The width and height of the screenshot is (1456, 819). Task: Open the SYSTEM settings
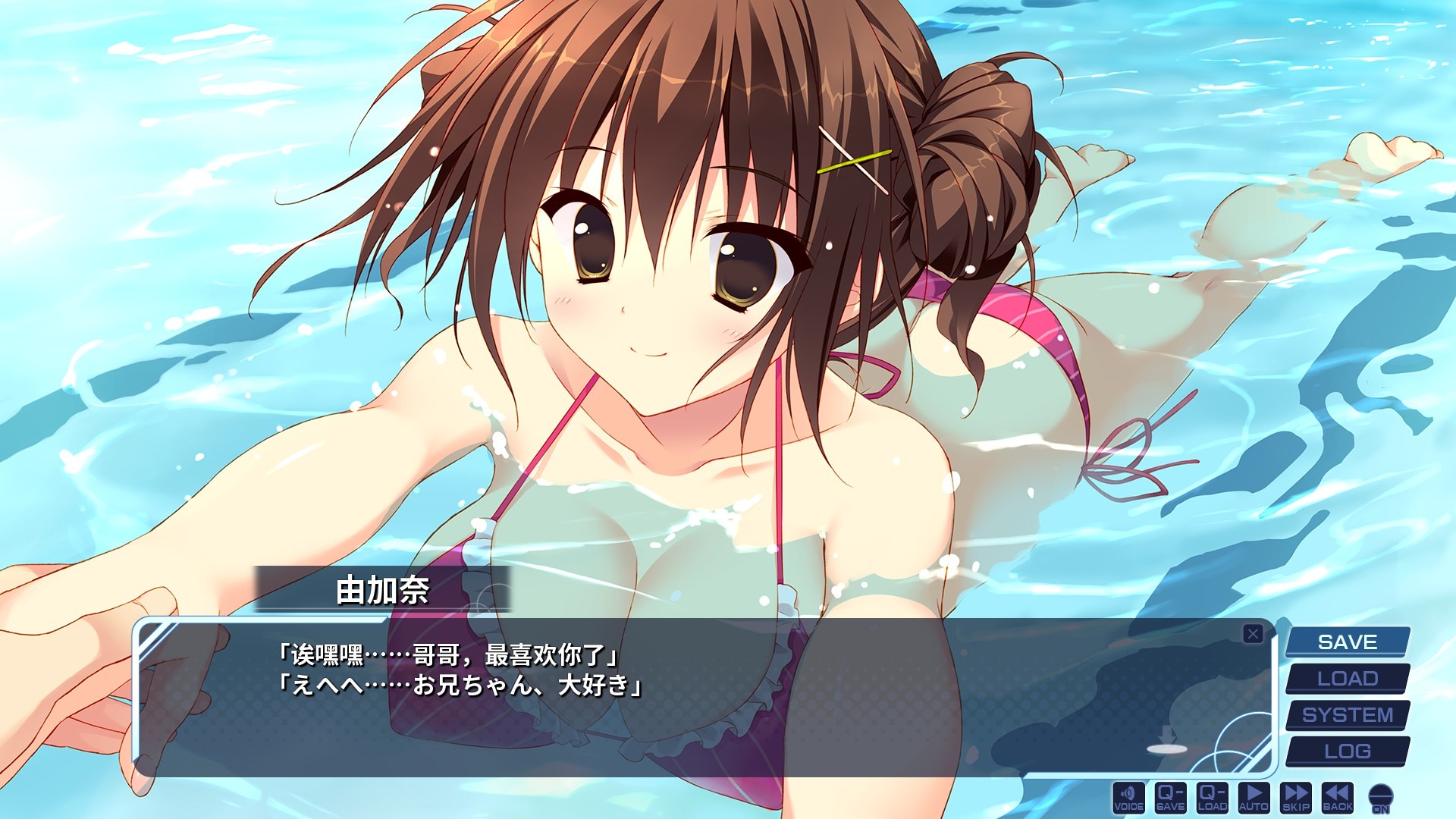(x=1347, y=715)
